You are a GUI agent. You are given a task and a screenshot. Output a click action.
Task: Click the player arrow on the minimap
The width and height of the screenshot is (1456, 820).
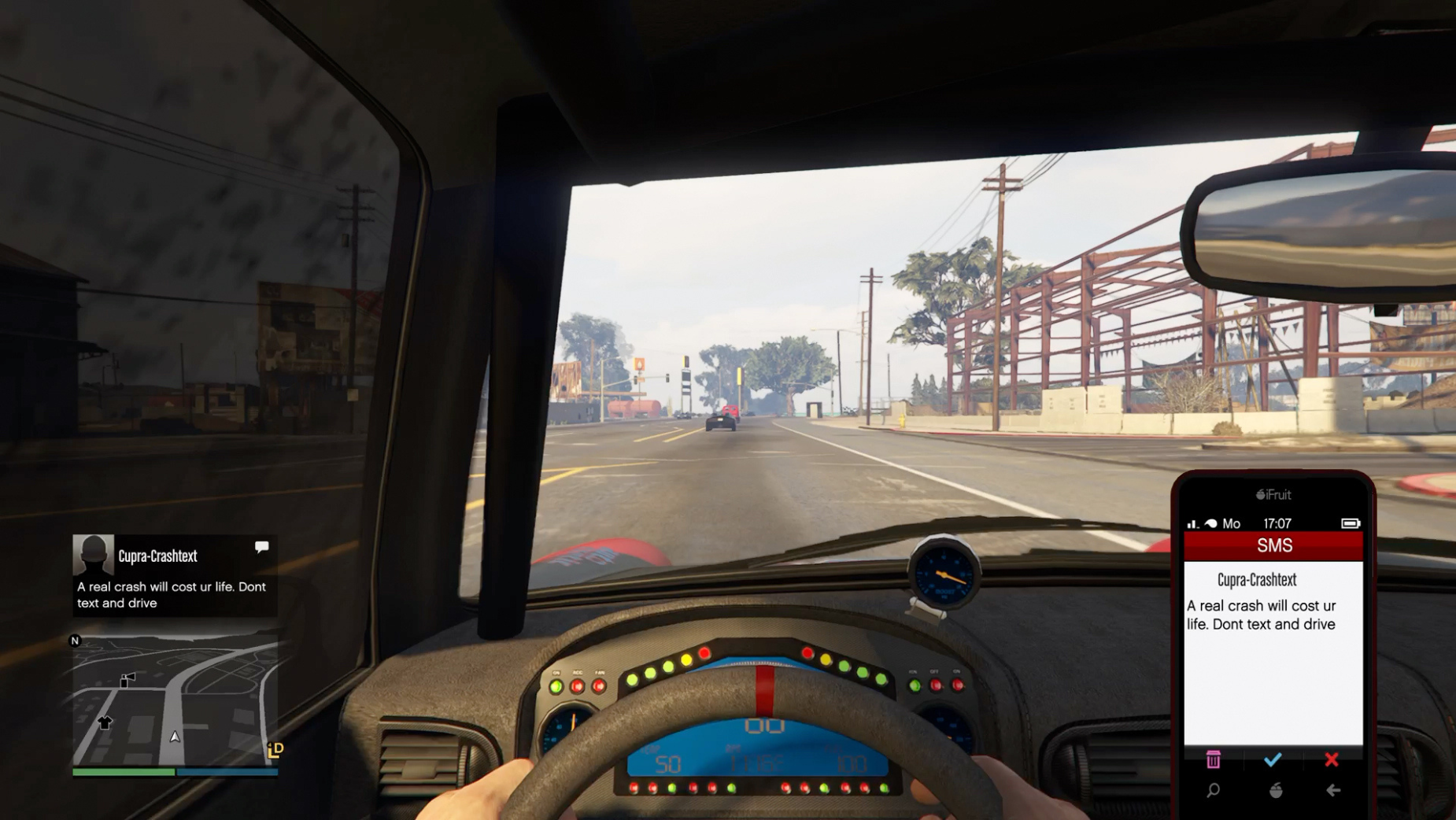pyautogui.click(x=175, y=737)
